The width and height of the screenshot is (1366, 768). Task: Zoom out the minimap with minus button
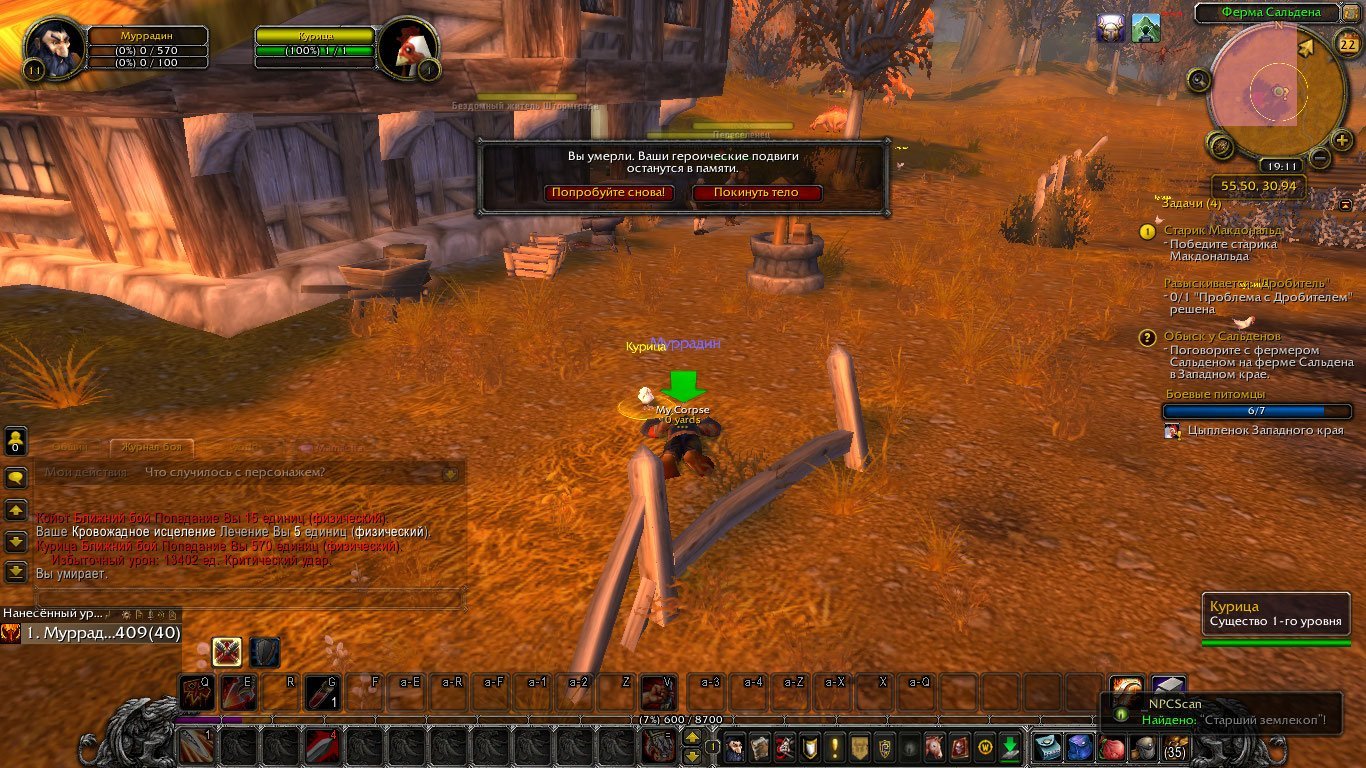pyautogui.click(x=1320, y=158)
